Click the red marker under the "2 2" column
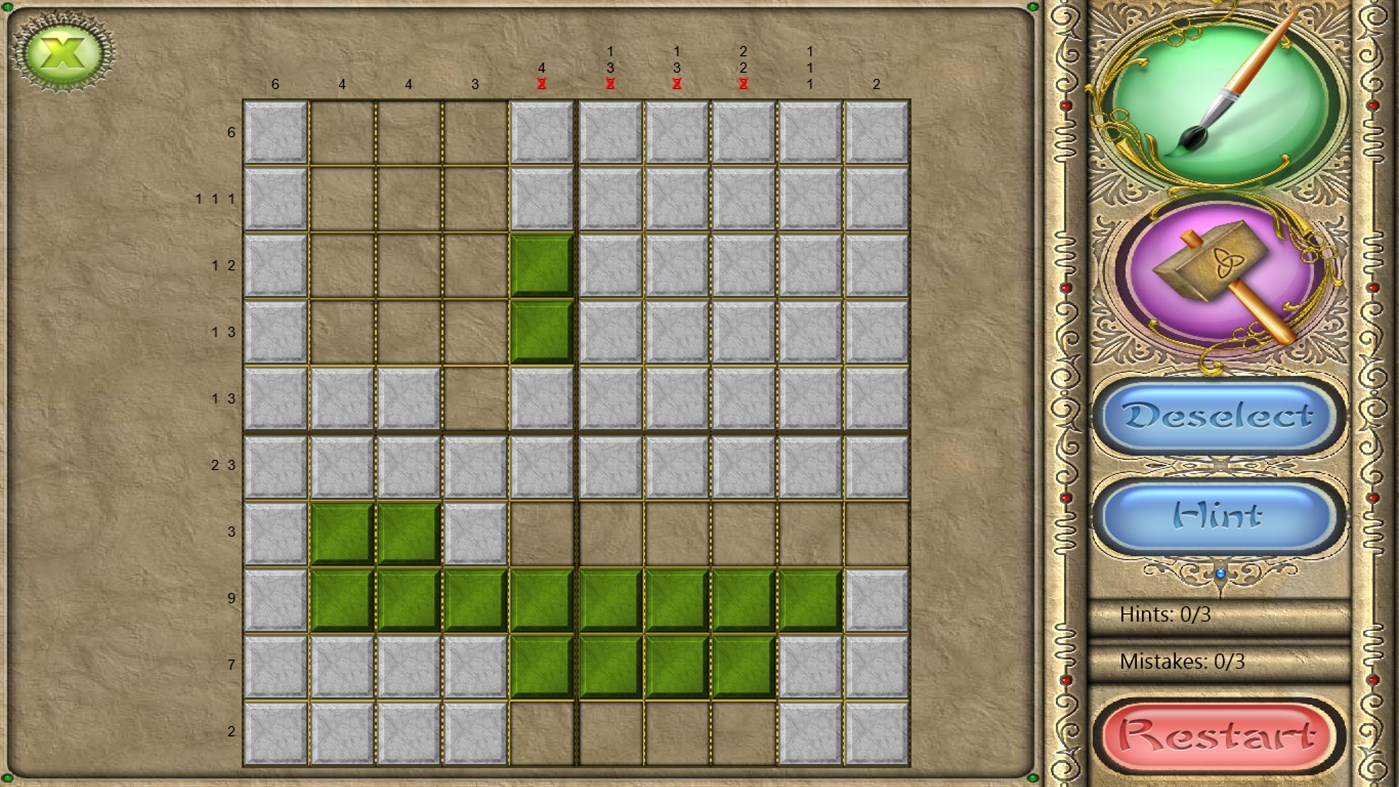This screenshot has height=787, width=1399. pos(742,84)
